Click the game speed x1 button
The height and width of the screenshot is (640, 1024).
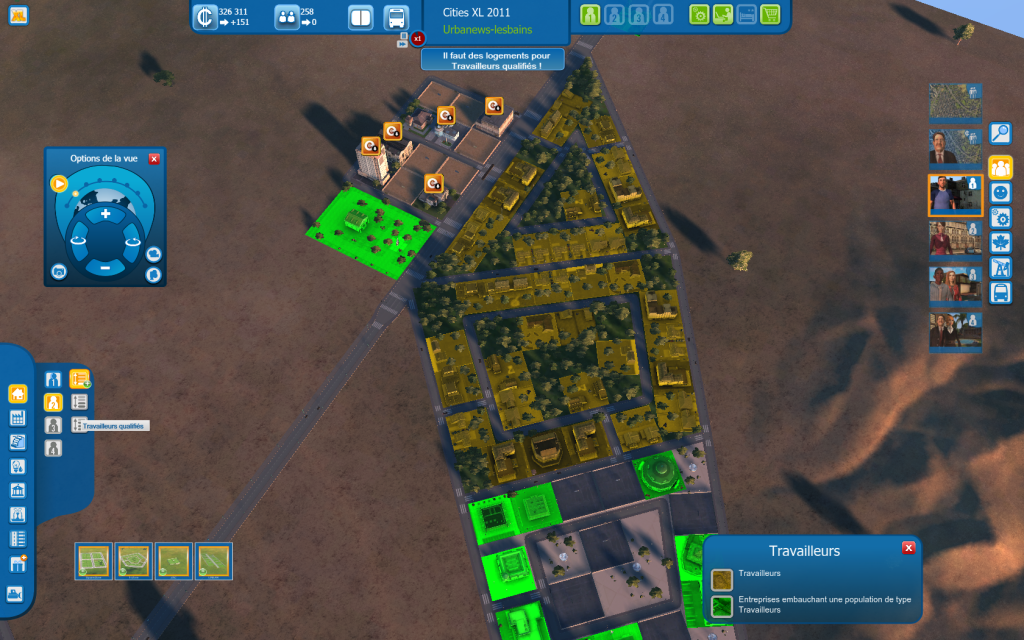point(418,39)
